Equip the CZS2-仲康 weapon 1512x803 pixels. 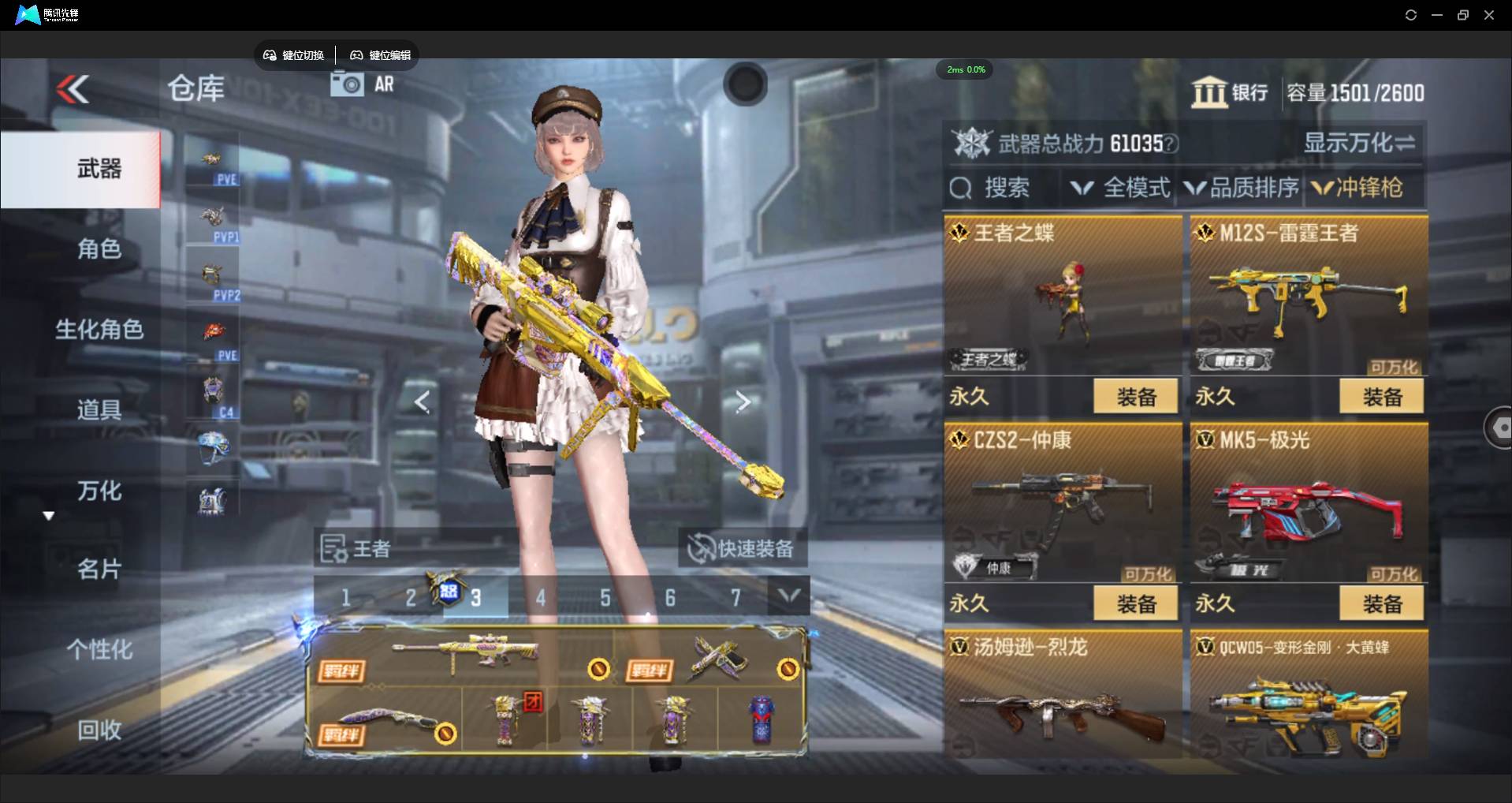click(x=1135, y=604)
